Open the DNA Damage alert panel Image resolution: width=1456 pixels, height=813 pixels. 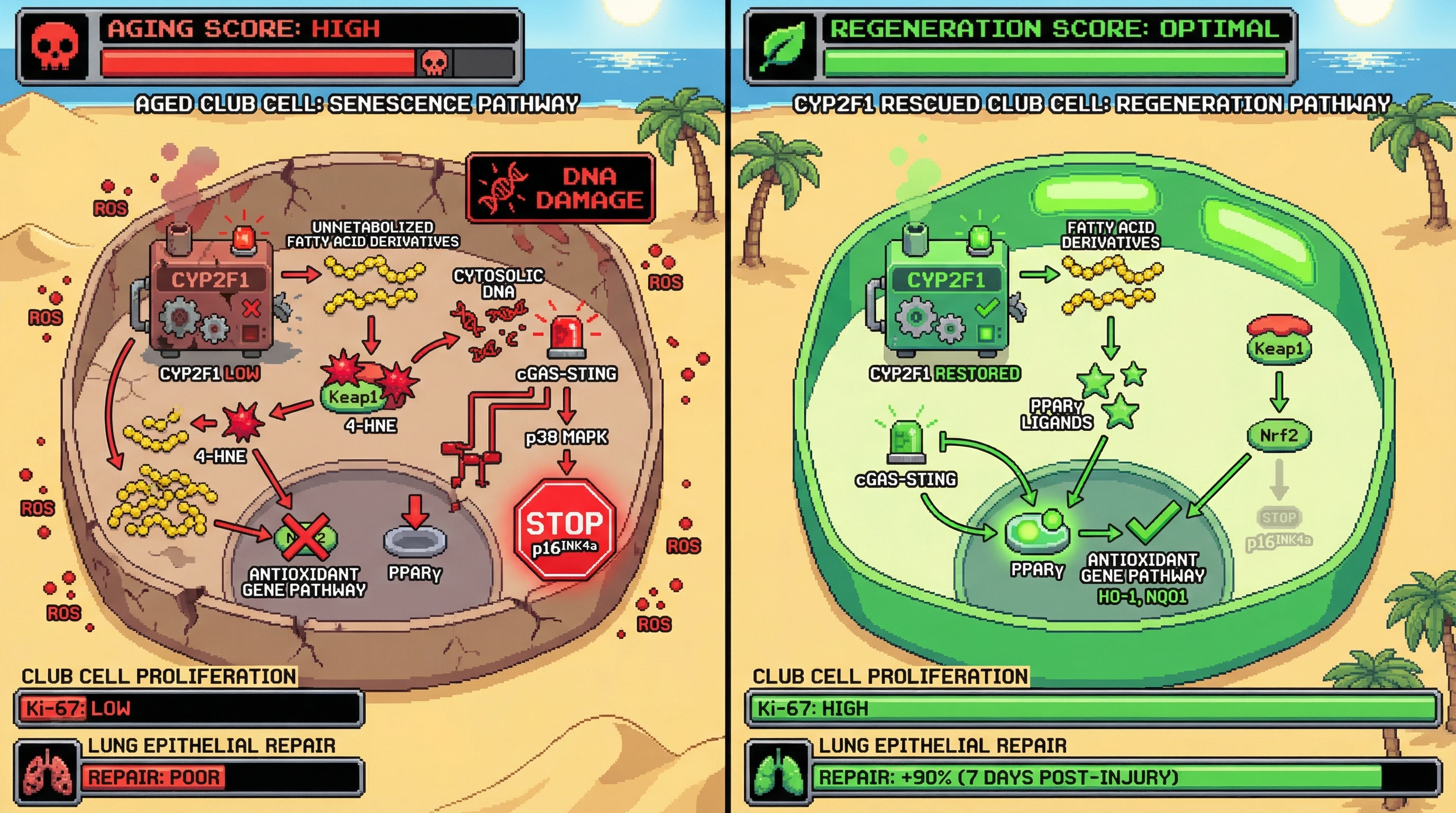point(560,188)
